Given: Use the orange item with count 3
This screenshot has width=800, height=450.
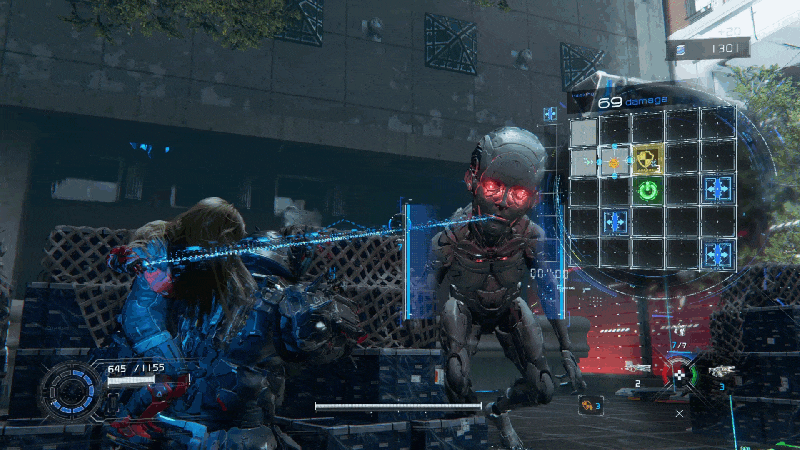Looking at the screenshot, I should pos(589,404).
